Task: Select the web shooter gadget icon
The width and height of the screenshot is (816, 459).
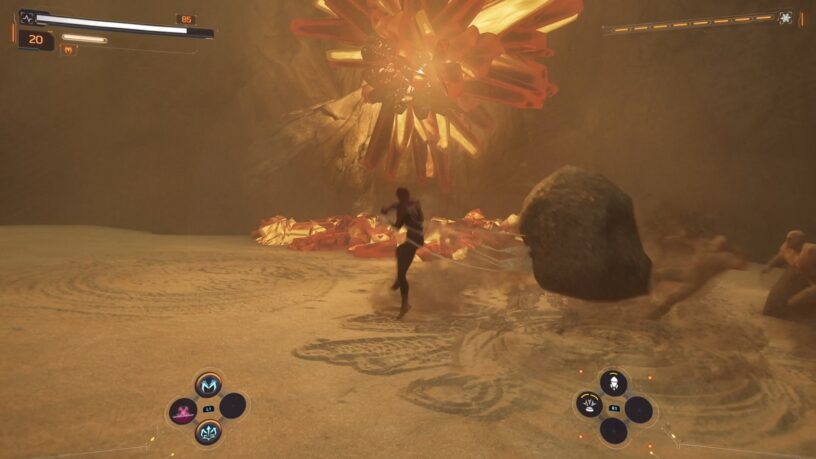Action: pyautogui.click(x=613, y=382)
